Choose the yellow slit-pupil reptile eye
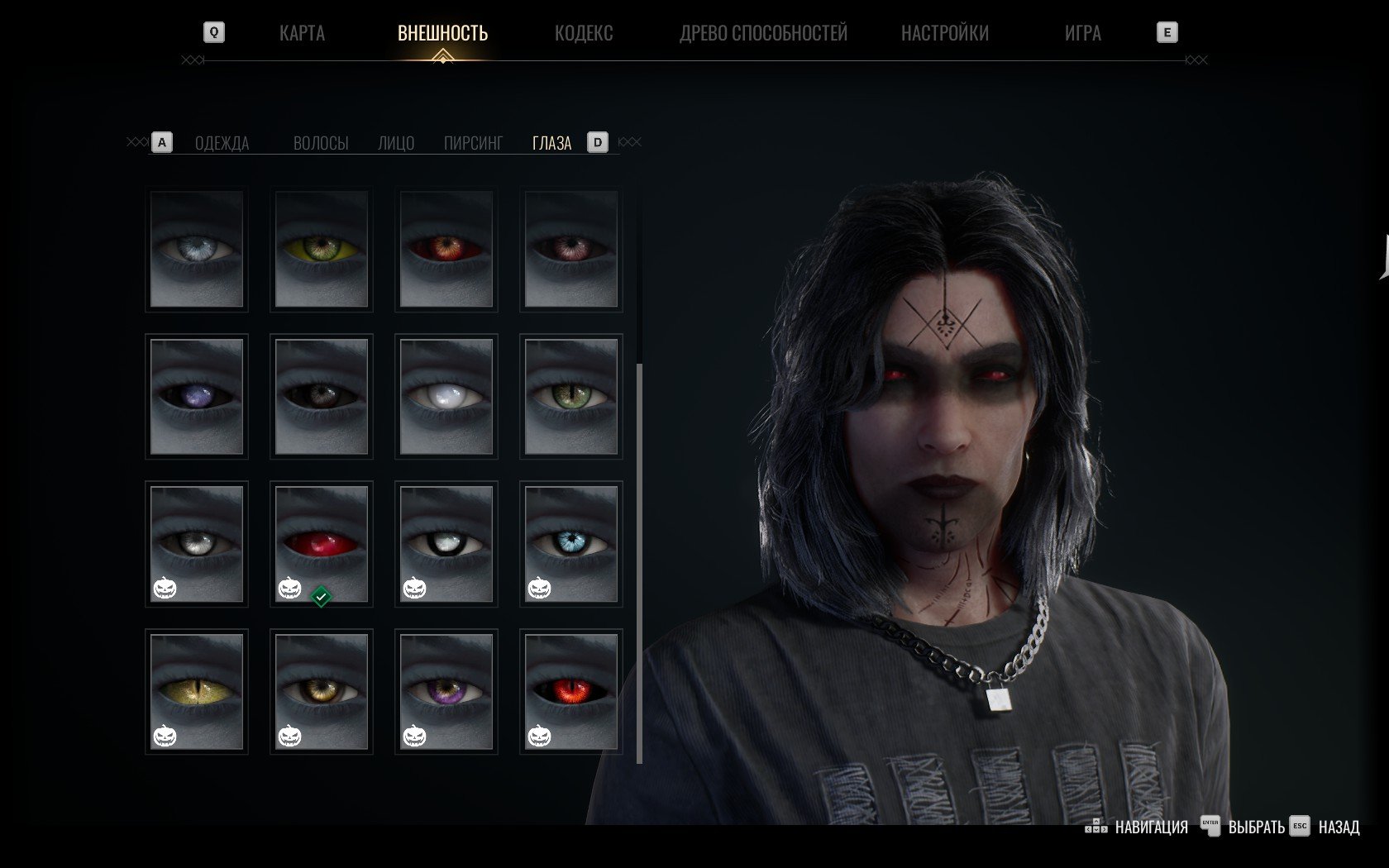Image resolution: width=1389 pixels, height=868 pixels. coord(197,691)
